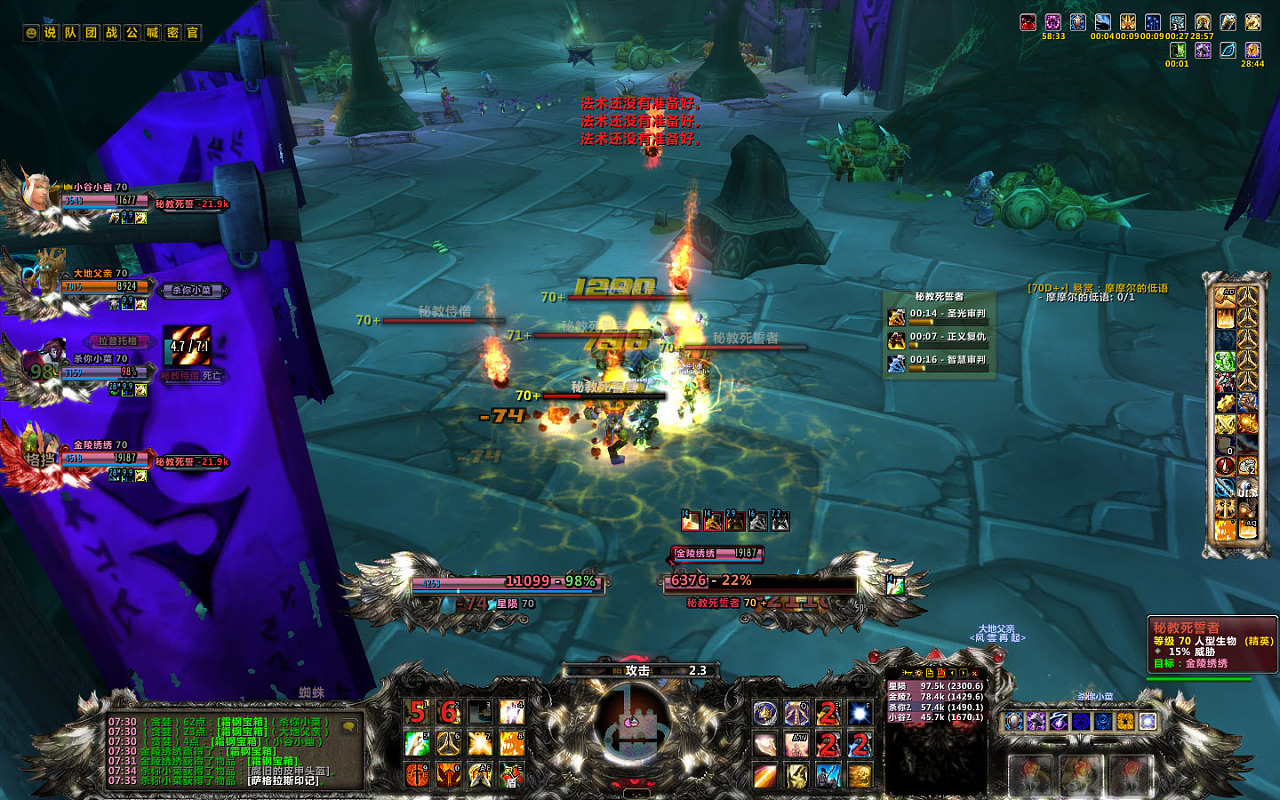
Task: Open the chat emote smiley button
Action: (31, 33)
